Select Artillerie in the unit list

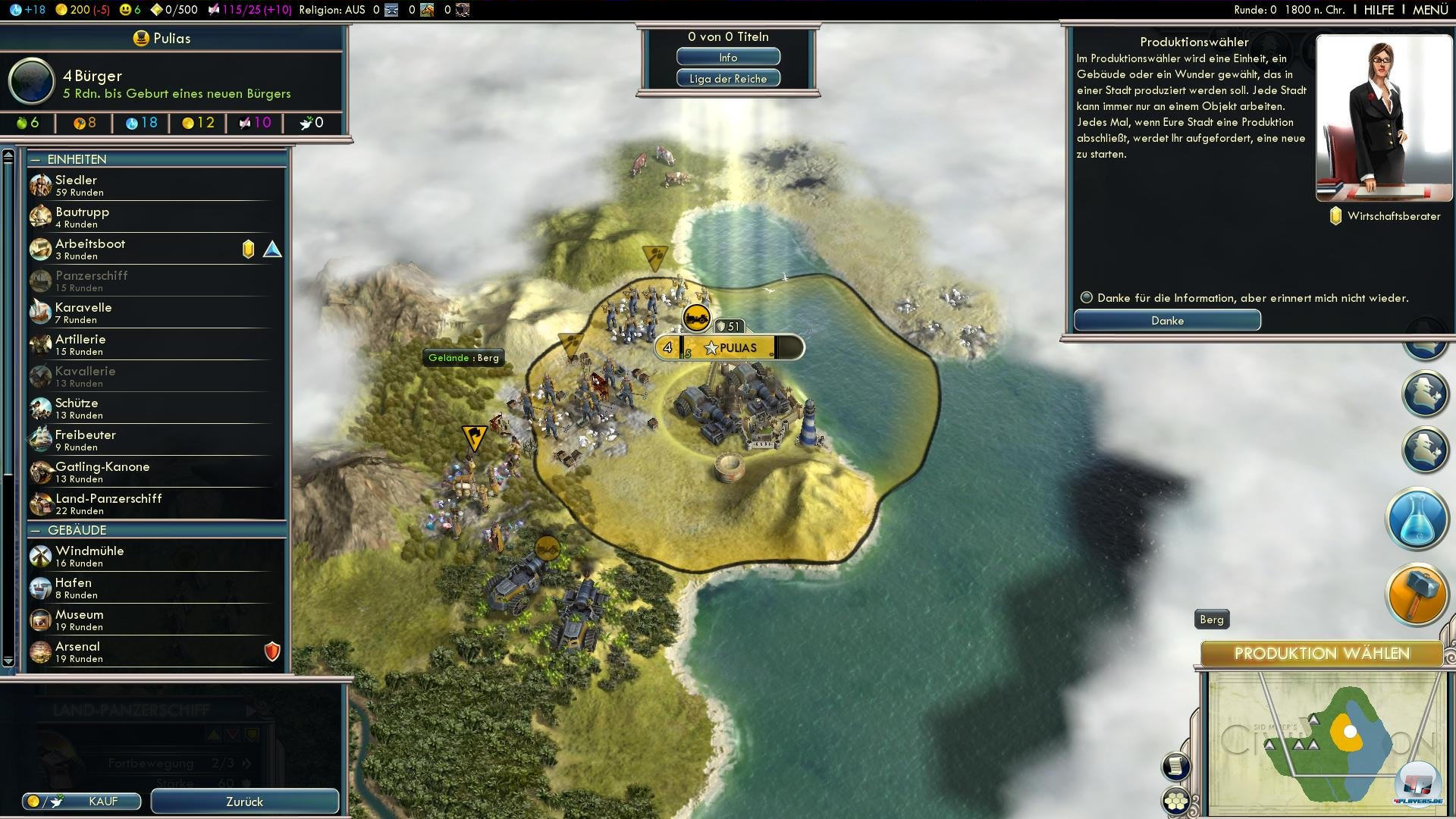(x=152, y=344)
